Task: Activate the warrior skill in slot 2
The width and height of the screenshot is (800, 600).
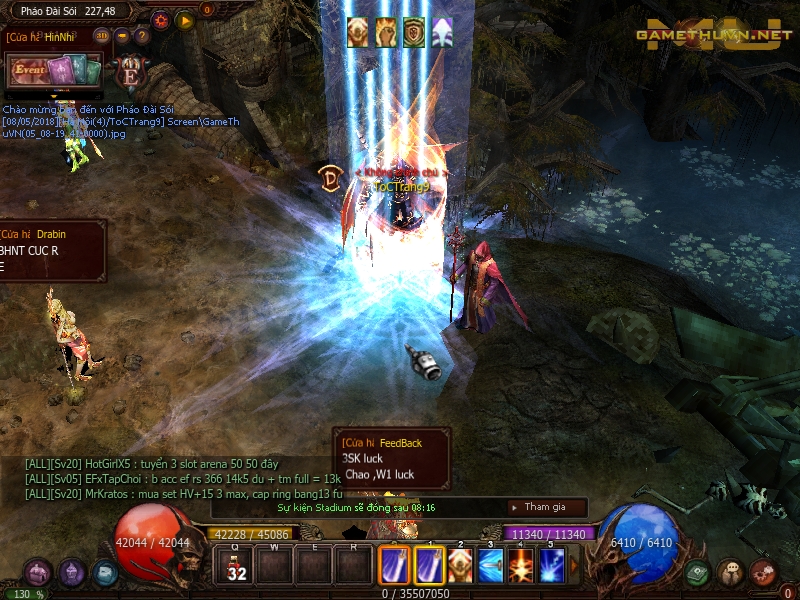Action: coord(460,566)
